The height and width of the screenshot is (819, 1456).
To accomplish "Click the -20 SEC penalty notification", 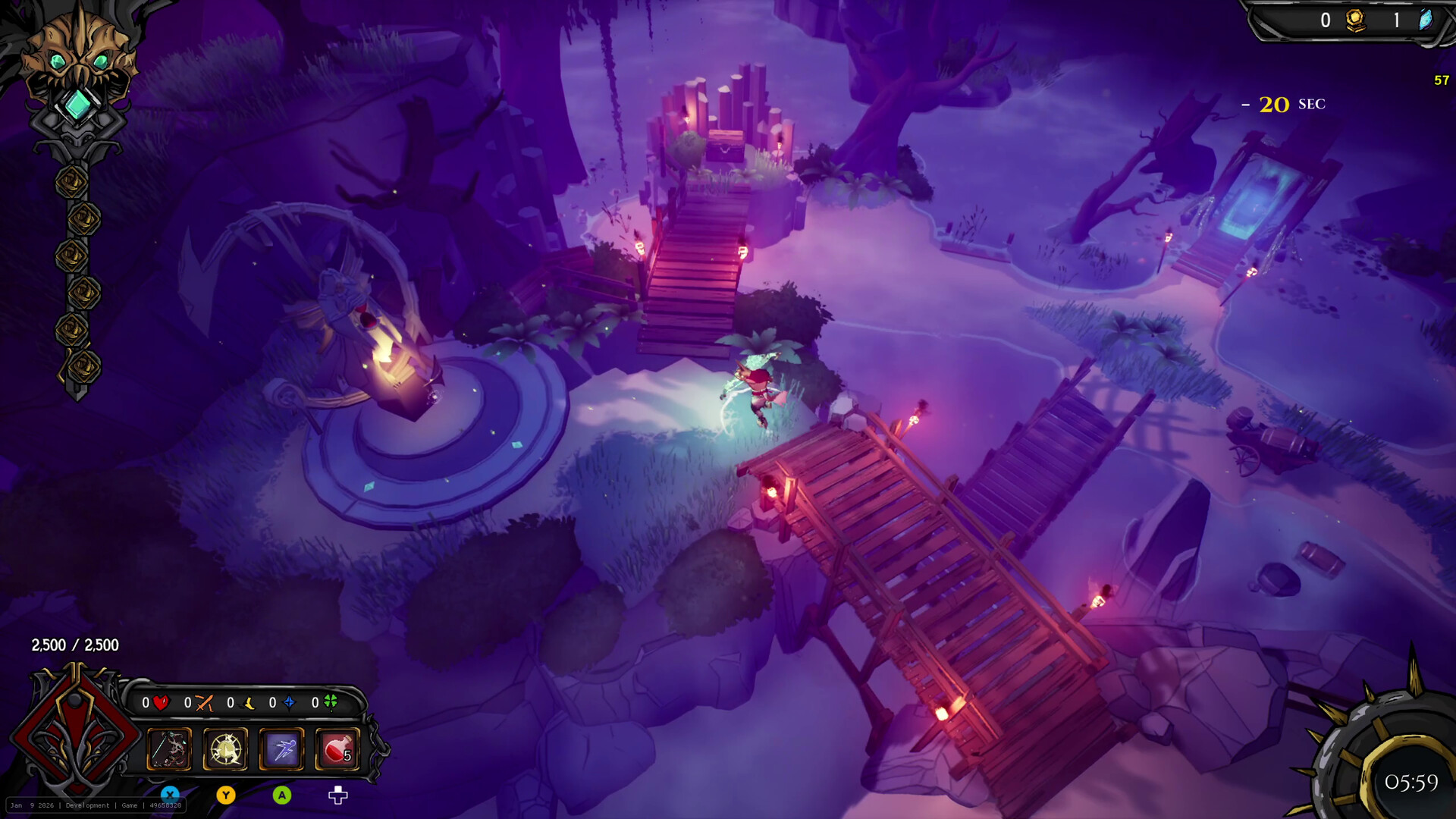I will click(1282, 105).
